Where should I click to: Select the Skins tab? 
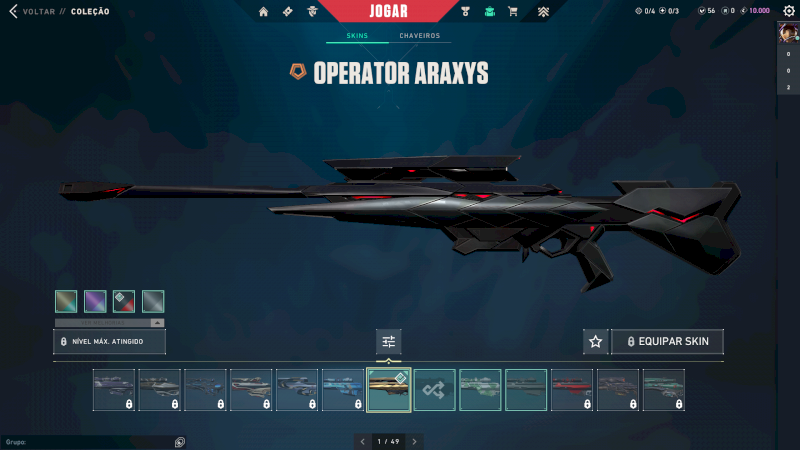click(x=357, y=36)
